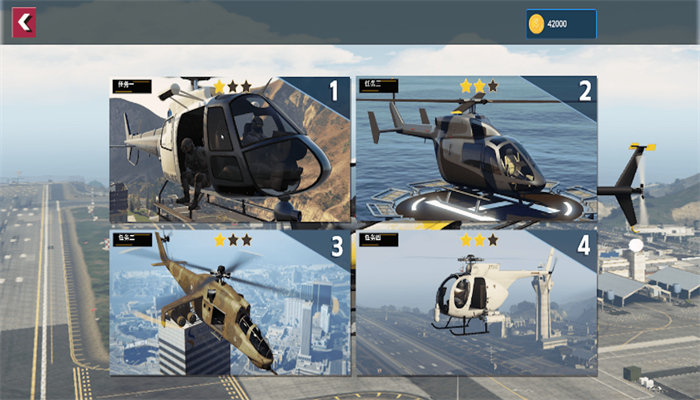The width and height of the screenshot is (700, 400).
Task: Select mission 1 helicopter on mountain
Action: 230,149
